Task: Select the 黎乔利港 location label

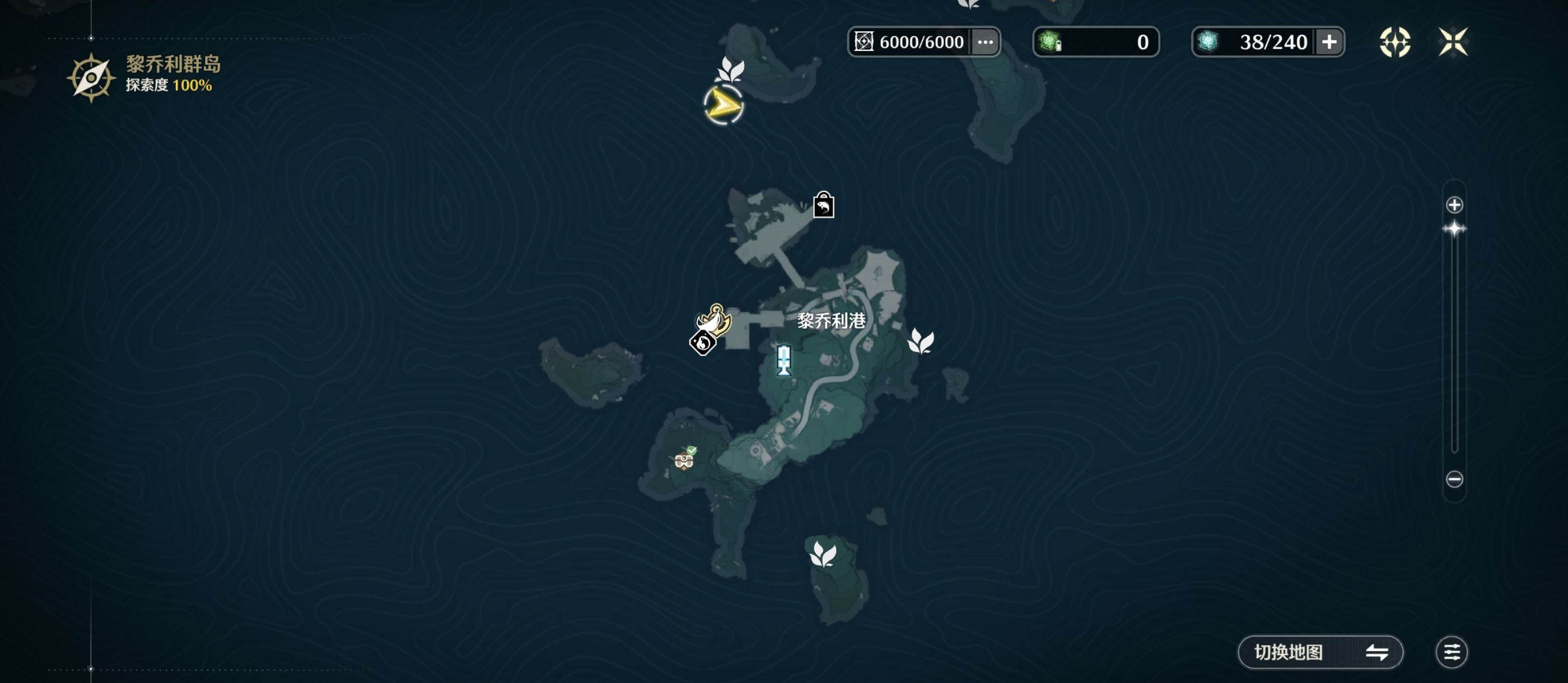Action: click(832, 321)
